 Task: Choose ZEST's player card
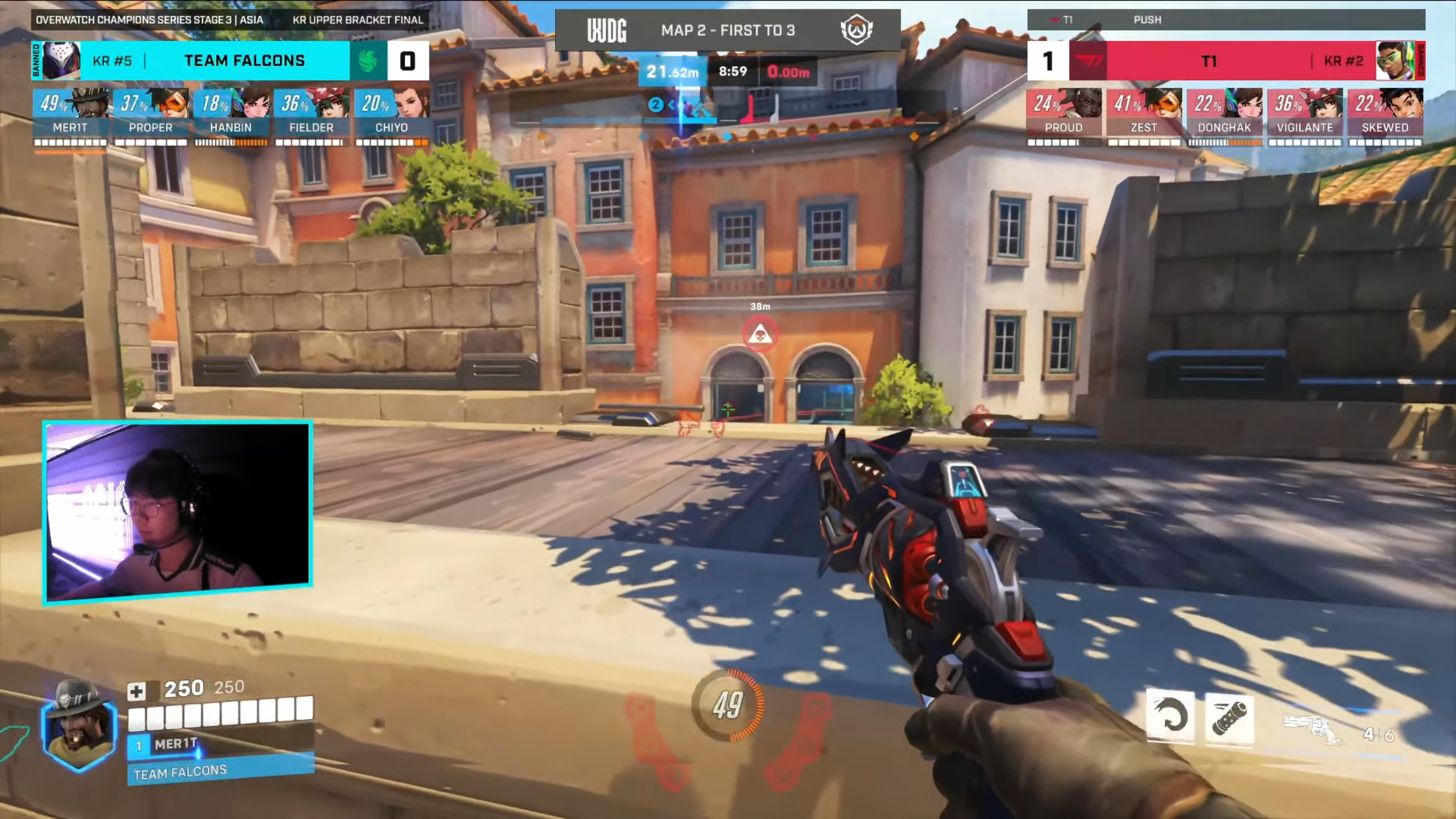point(1144,117)
